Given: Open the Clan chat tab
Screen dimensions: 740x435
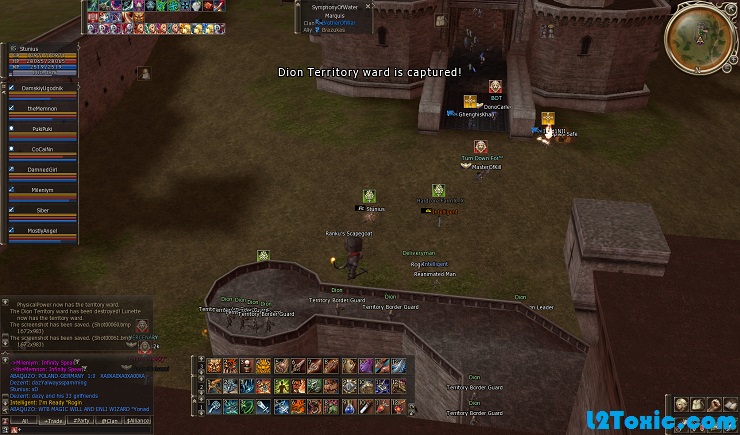Looking at the screenshot, I should click(x=110, y=421).
